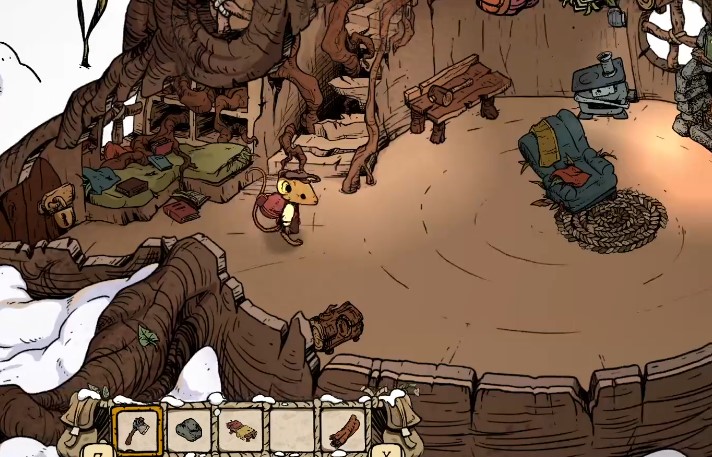The width and height of the screenshot is (712, 457).
Task: Select the axe hotbar slot
Action: coord(137,430)
